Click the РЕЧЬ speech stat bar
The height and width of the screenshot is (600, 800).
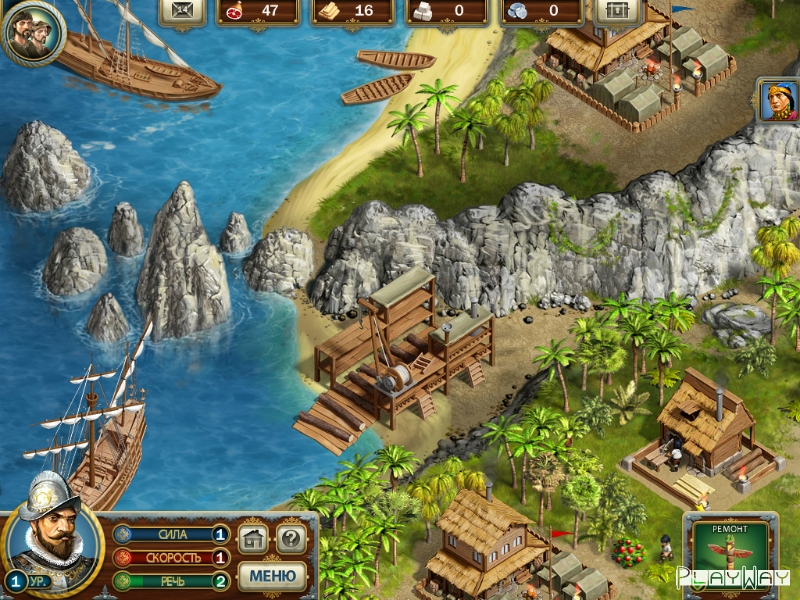tap(171, 581)
